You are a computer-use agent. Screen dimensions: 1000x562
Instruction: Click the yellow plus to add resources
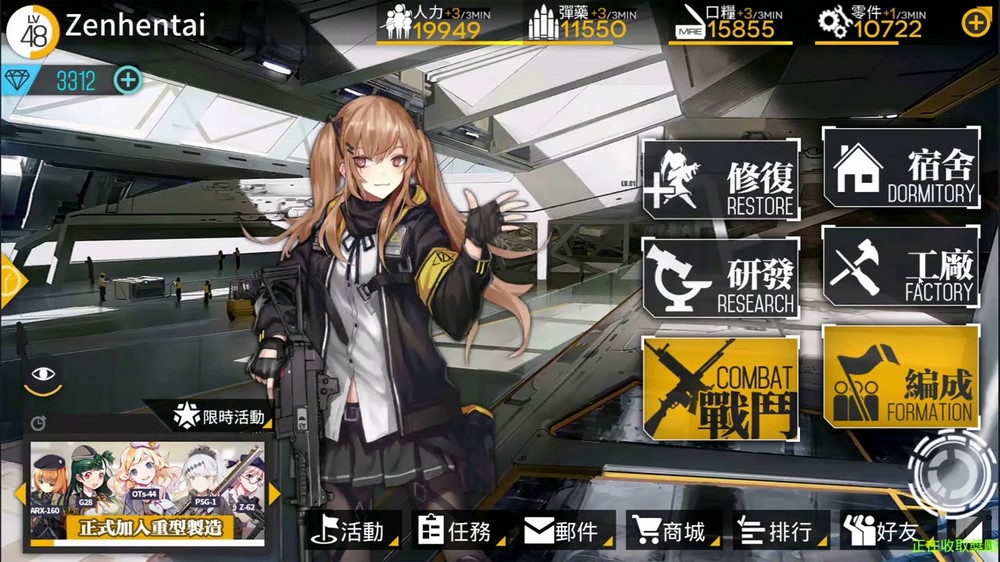click(x=974, y=22)
